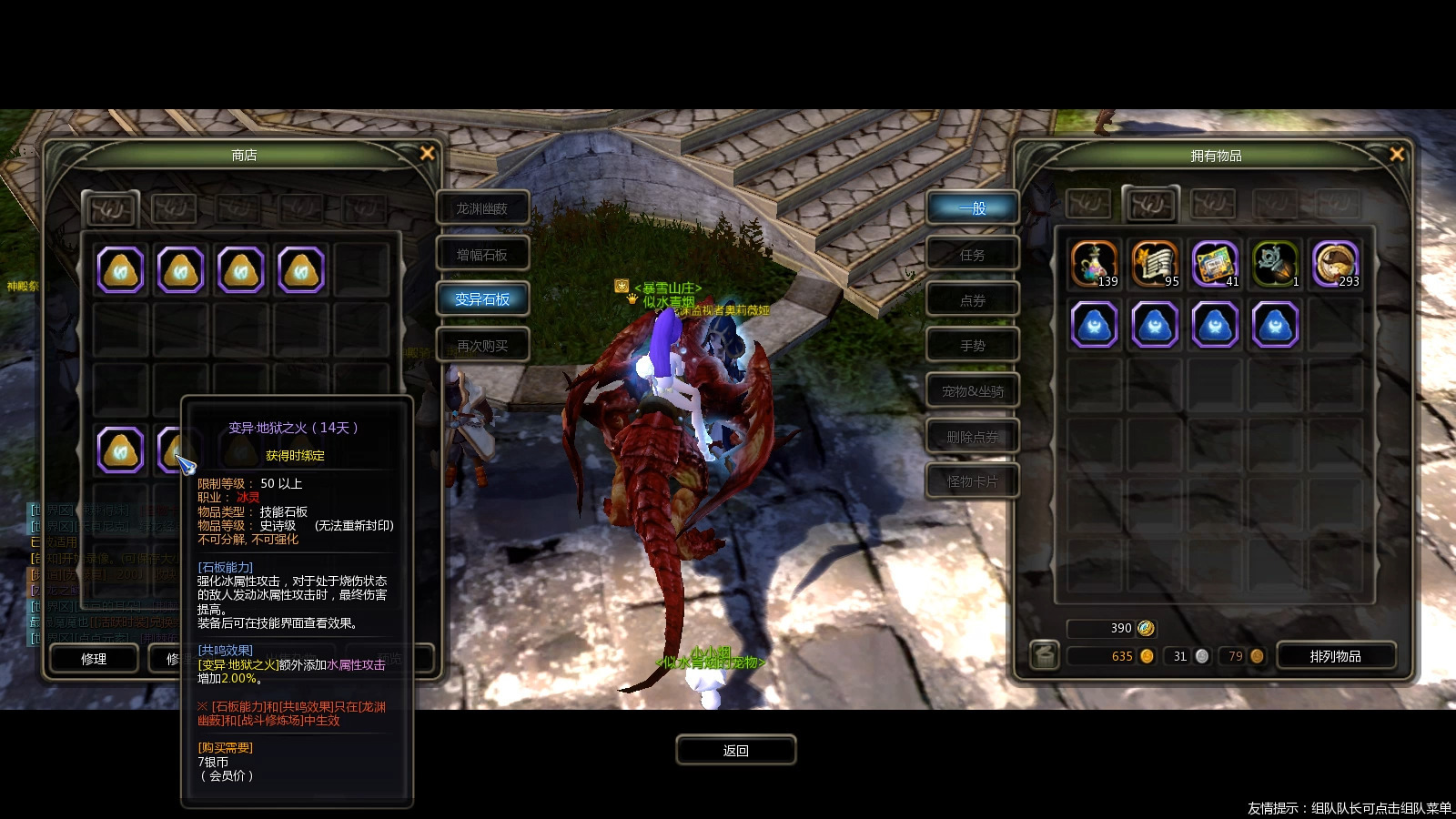The image size is (1456, 819).
Task: Click the trash bin icon in inventory
Action: click(1045, 654)
